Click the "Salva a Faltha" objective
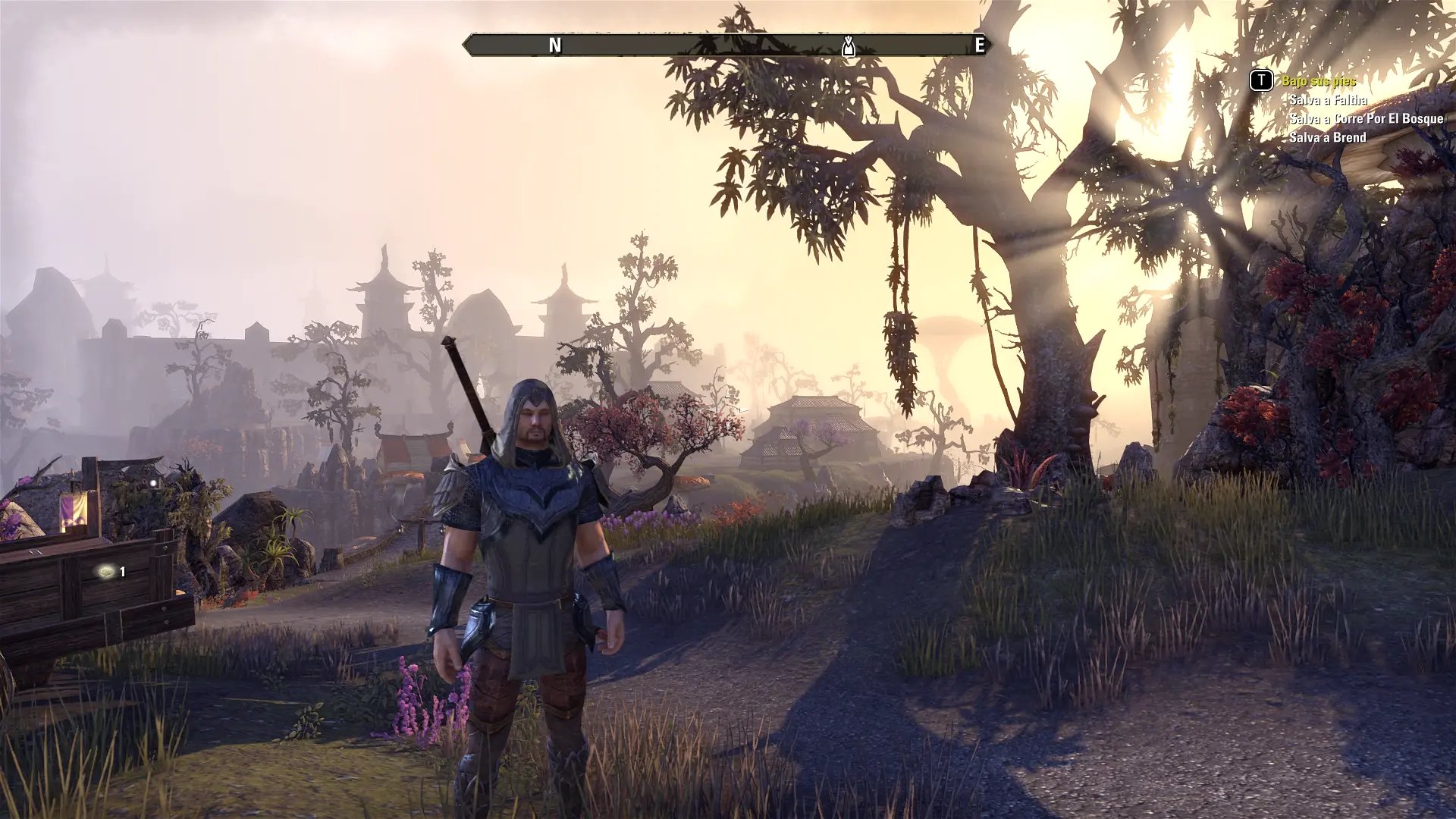 (1328, 100)
